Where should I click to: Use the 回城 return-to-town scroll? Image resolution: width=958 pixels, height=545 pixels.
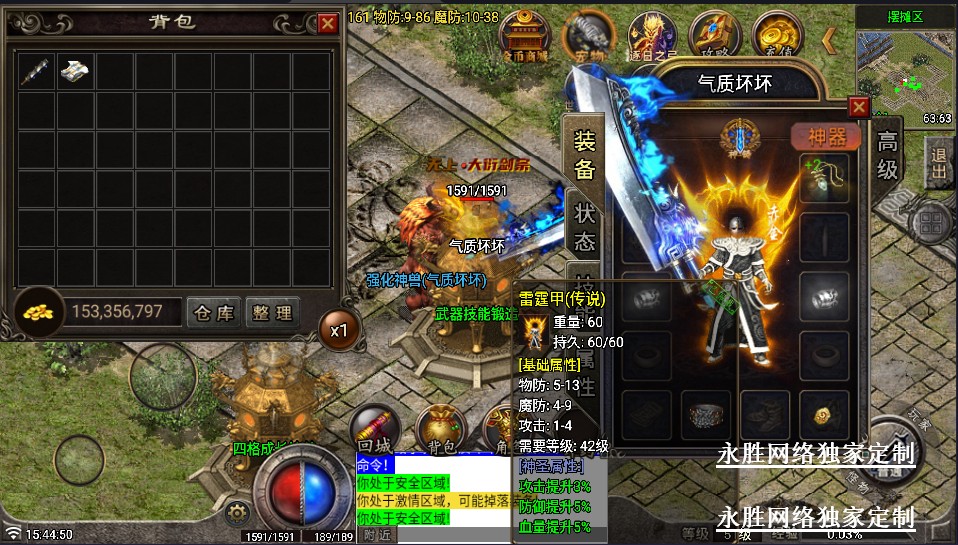(x=376, y=425)
